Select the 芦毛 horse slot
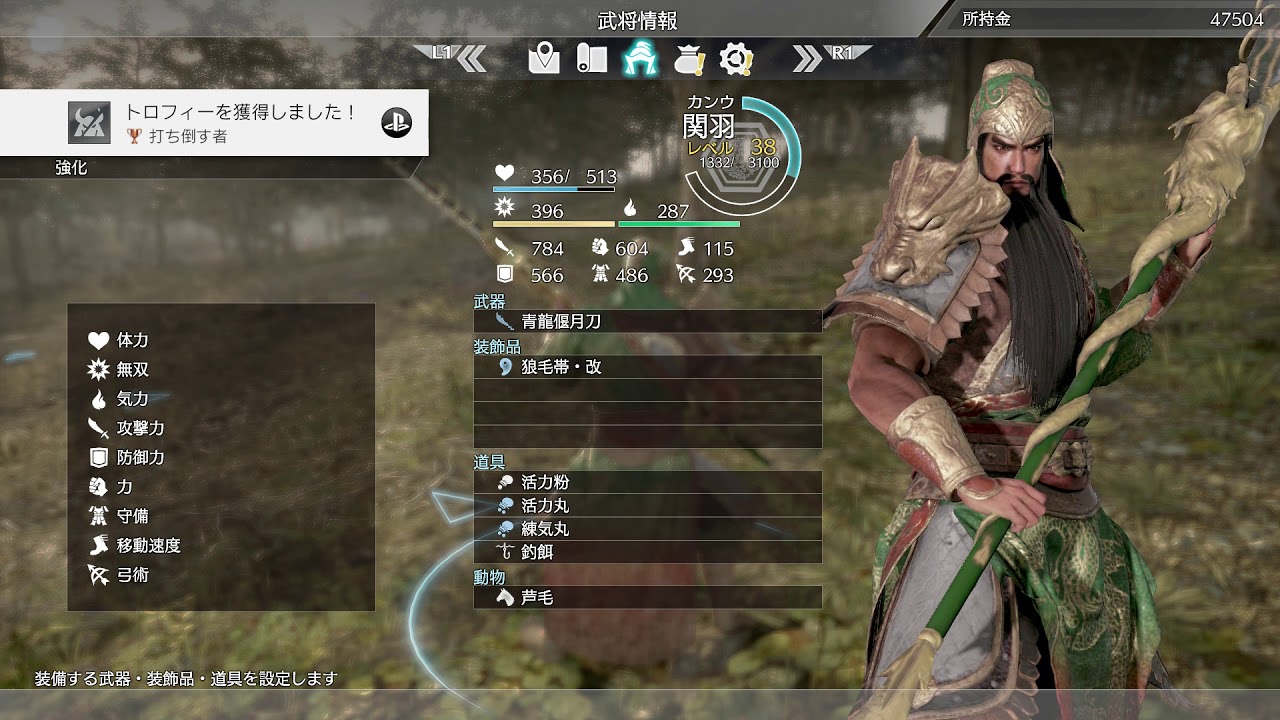 click(647, 597)
